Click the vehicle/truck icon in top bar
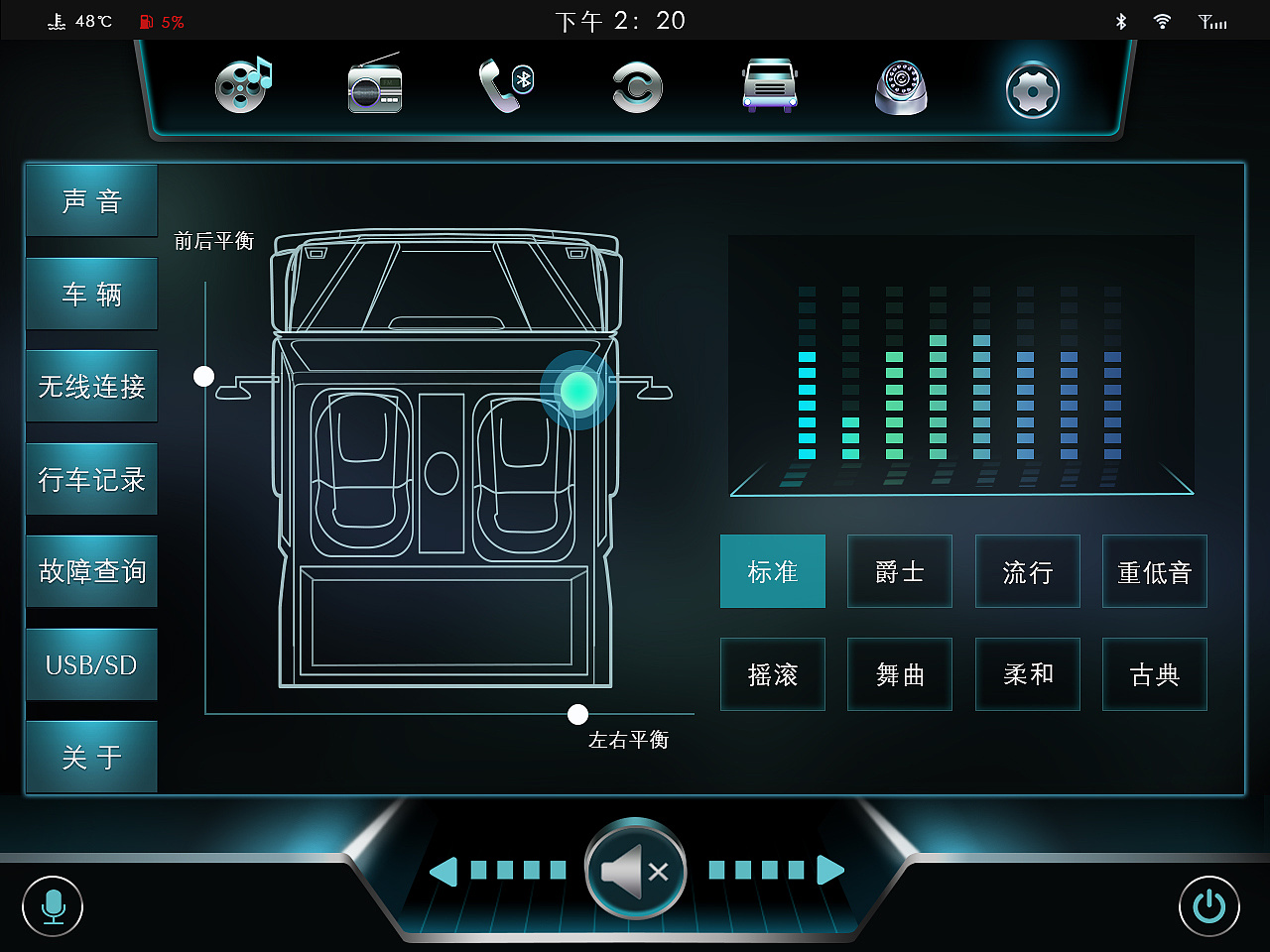The image size is (1270, 952). point(769,86)
